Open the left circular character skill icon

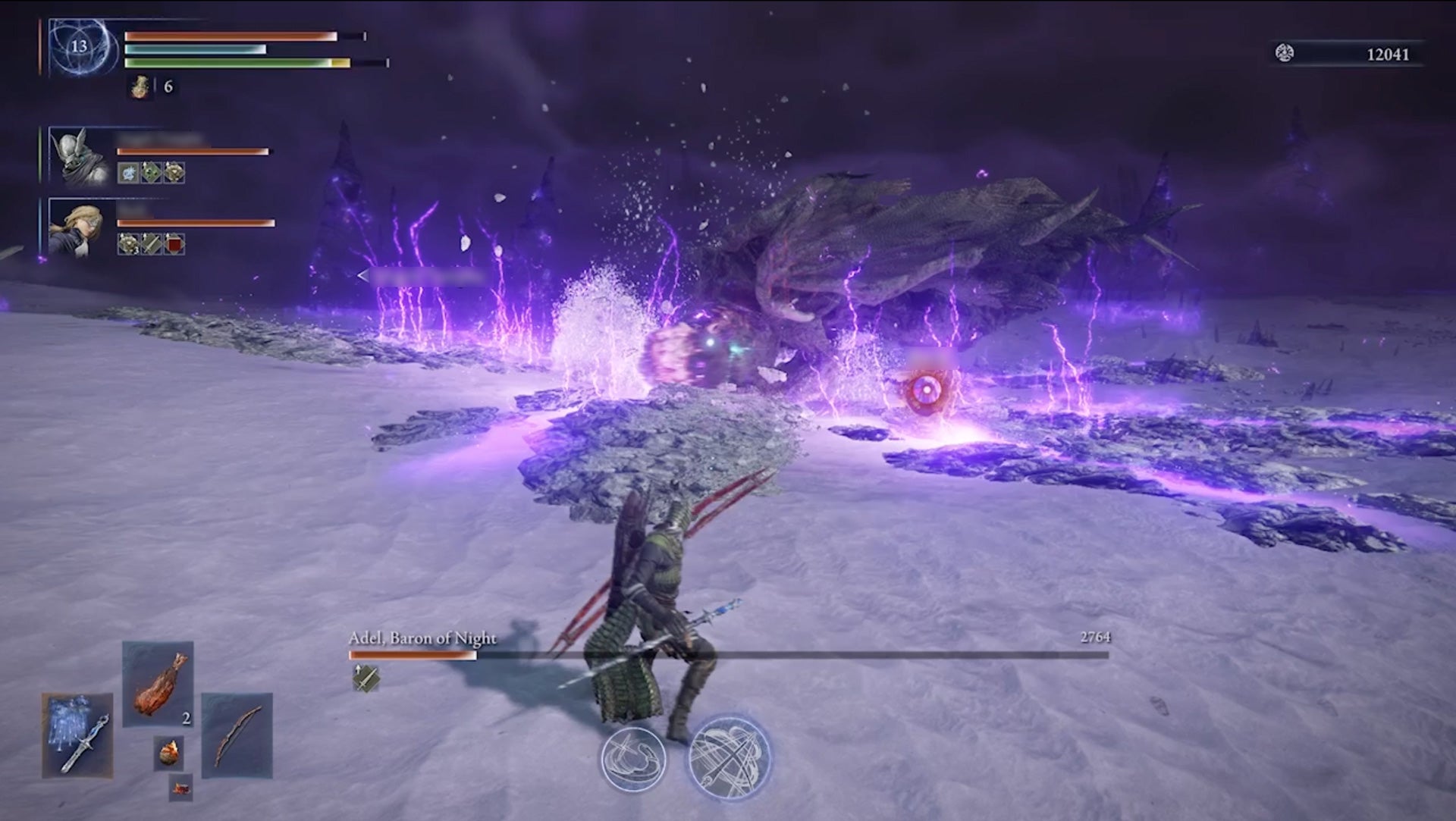[x=633, y=760]
